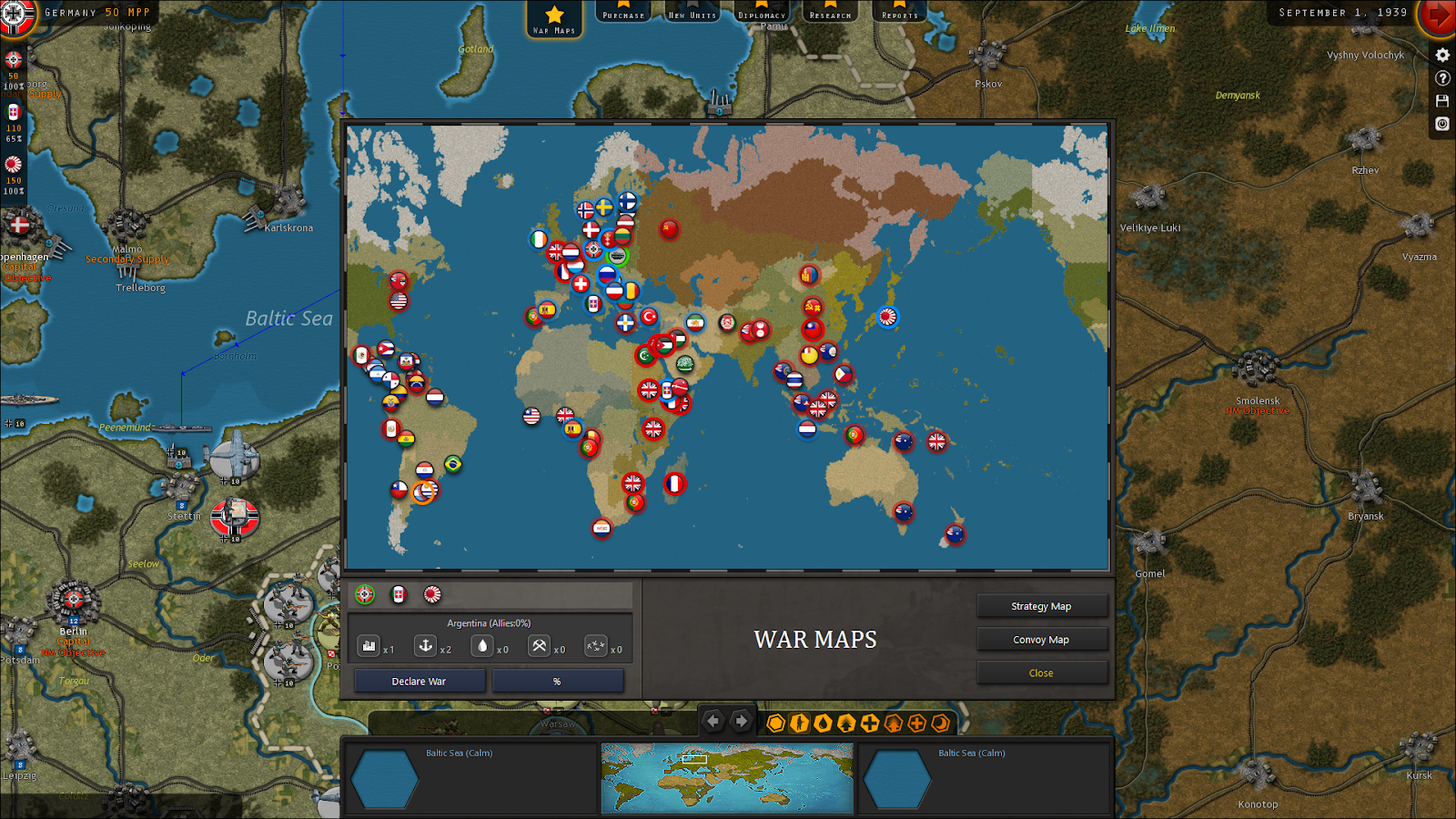
Task: Click the save game disk icon
Action: pos(1441,101)
